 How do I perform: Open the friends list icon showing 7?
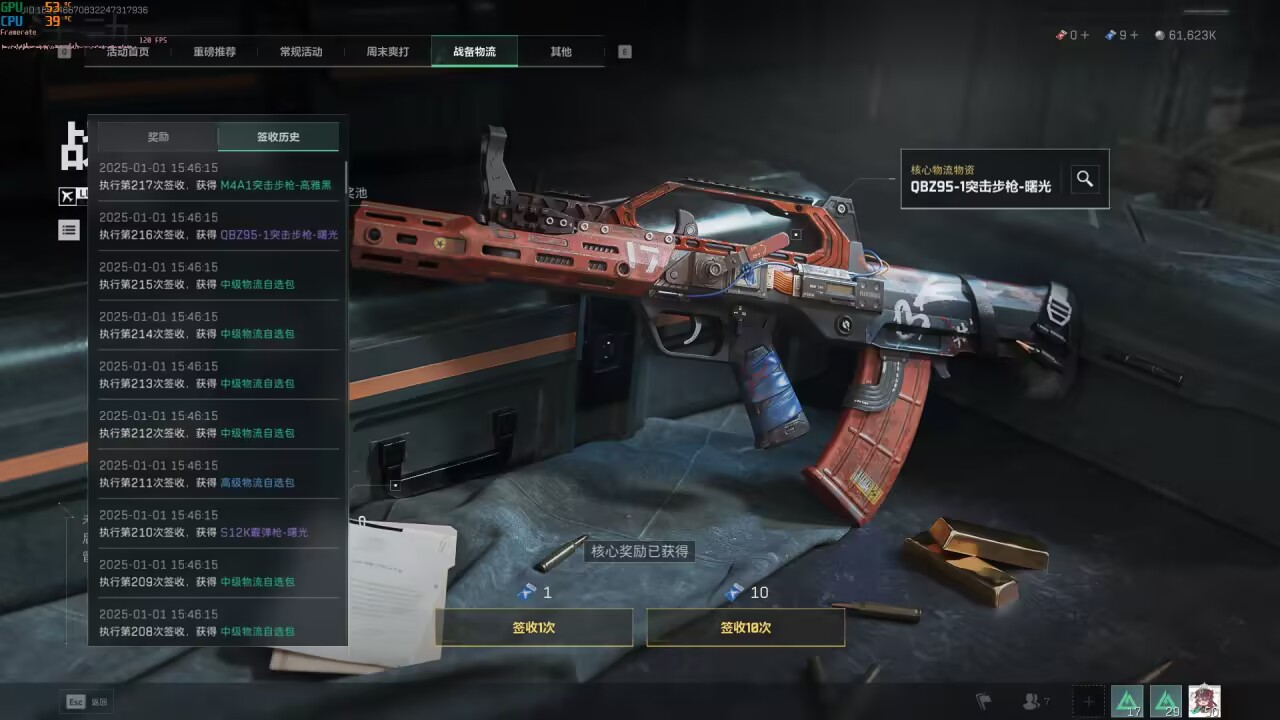[1035, 701]
